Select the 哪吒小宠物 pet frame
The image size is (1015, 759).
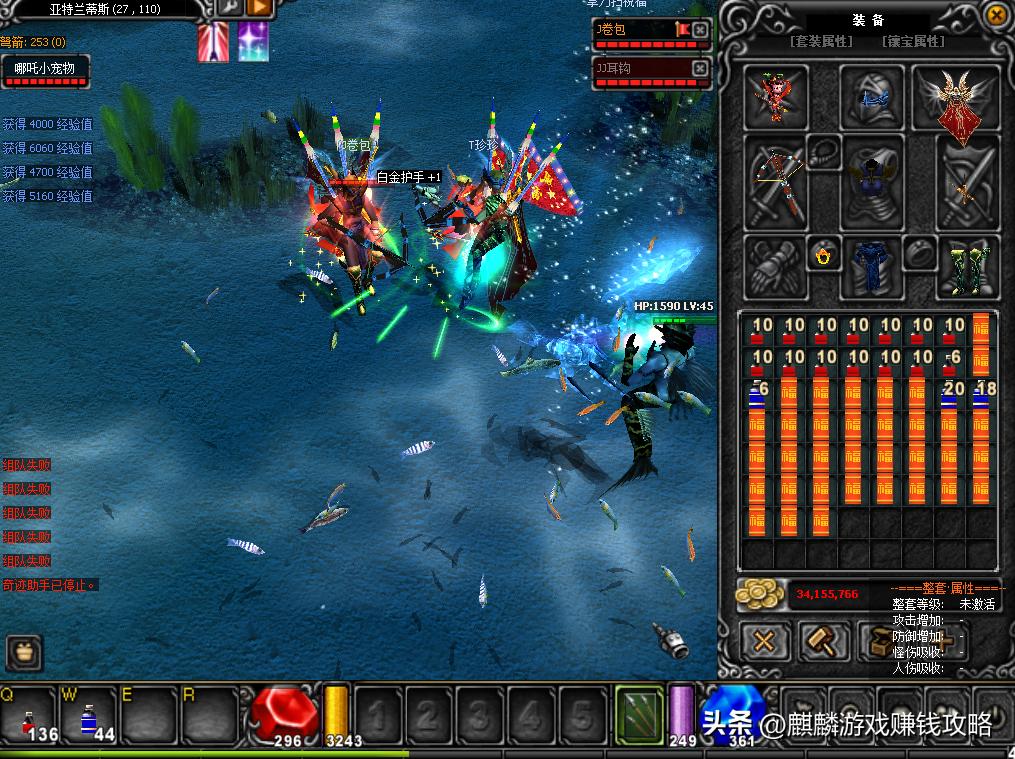[45, 69]
